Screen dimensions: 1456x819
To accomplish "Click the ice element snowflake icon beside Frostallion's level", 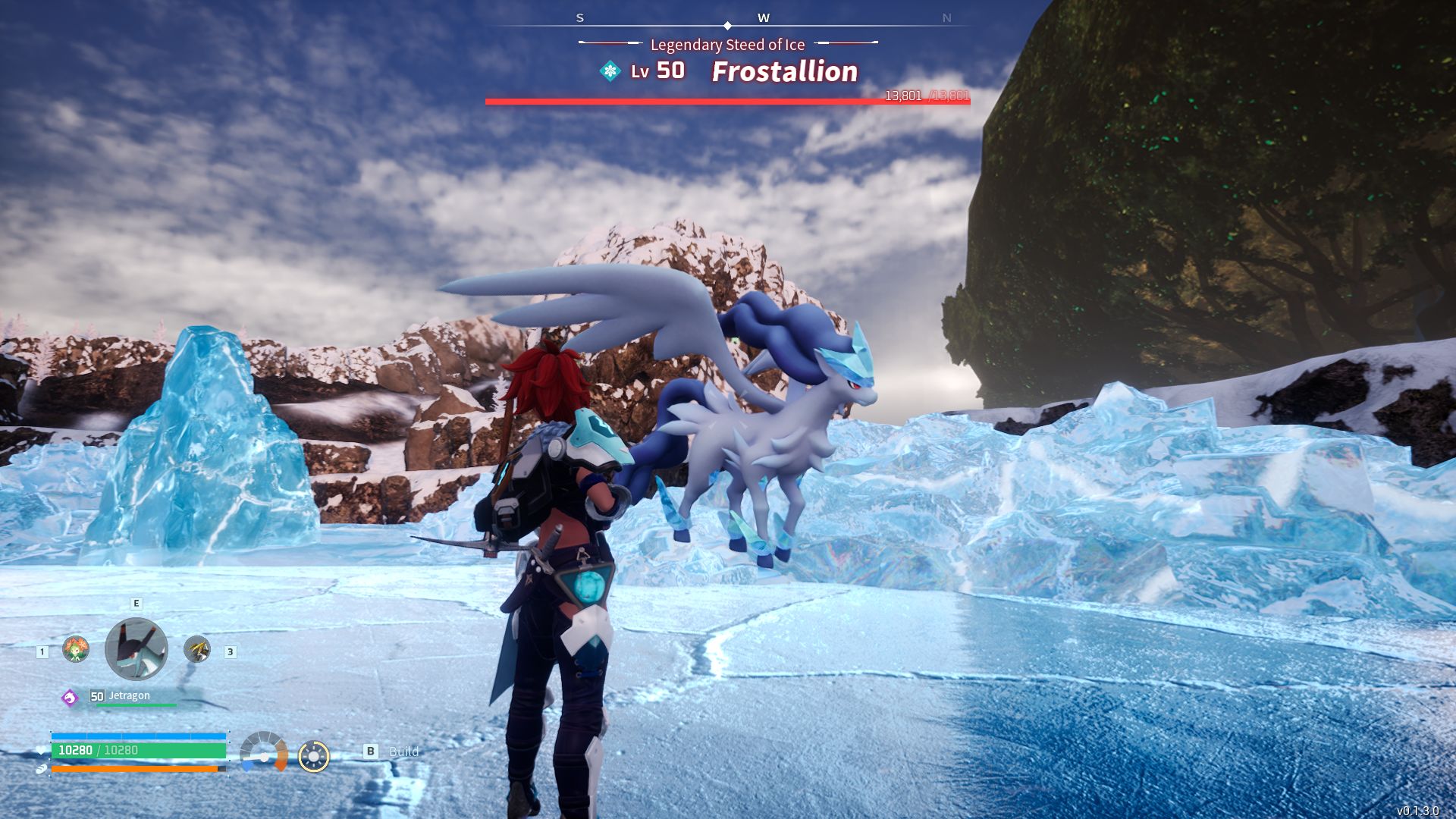I will [x=610, y=71].
